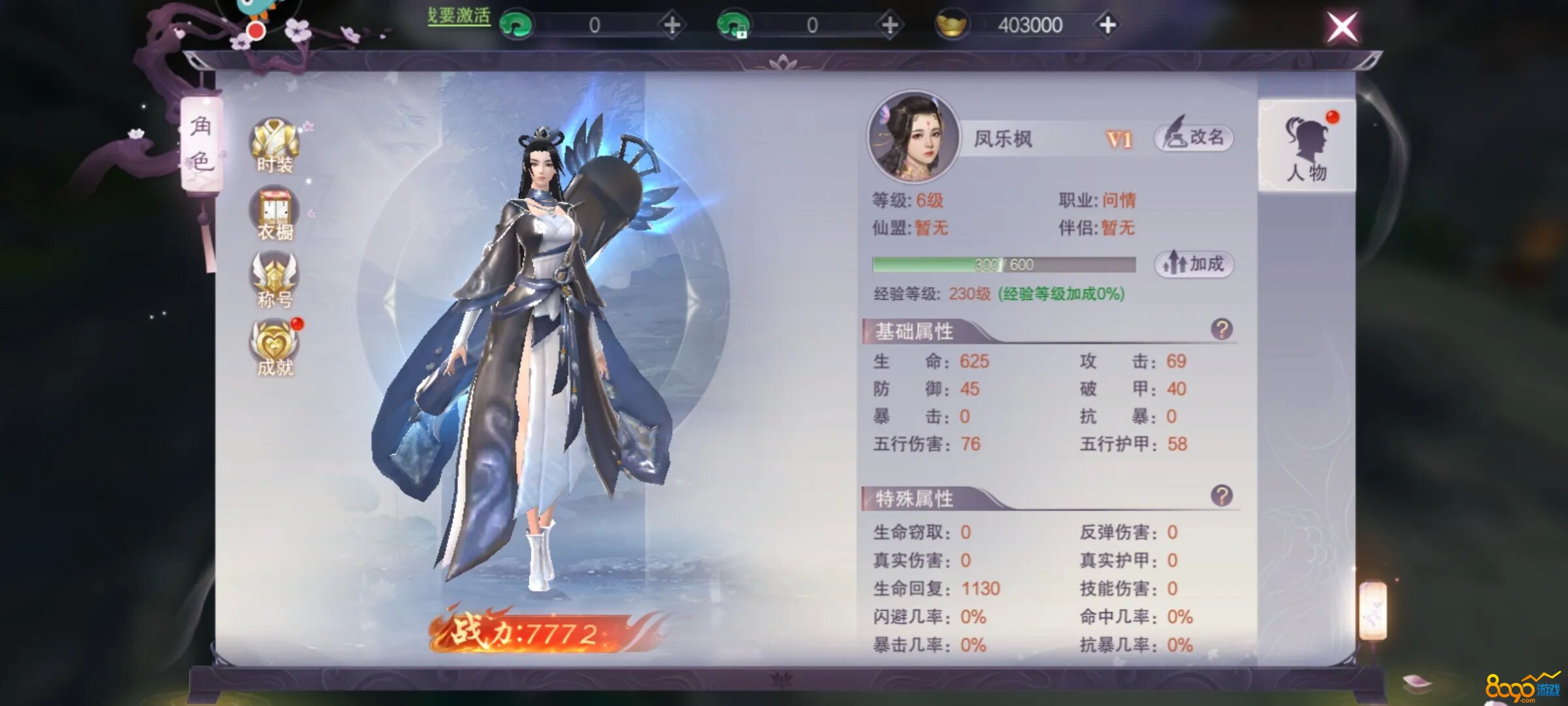Click the 加成 bonus button
Image resolution: width=1568 pixels, height=706 pixels.
[x=1194, y=264]
